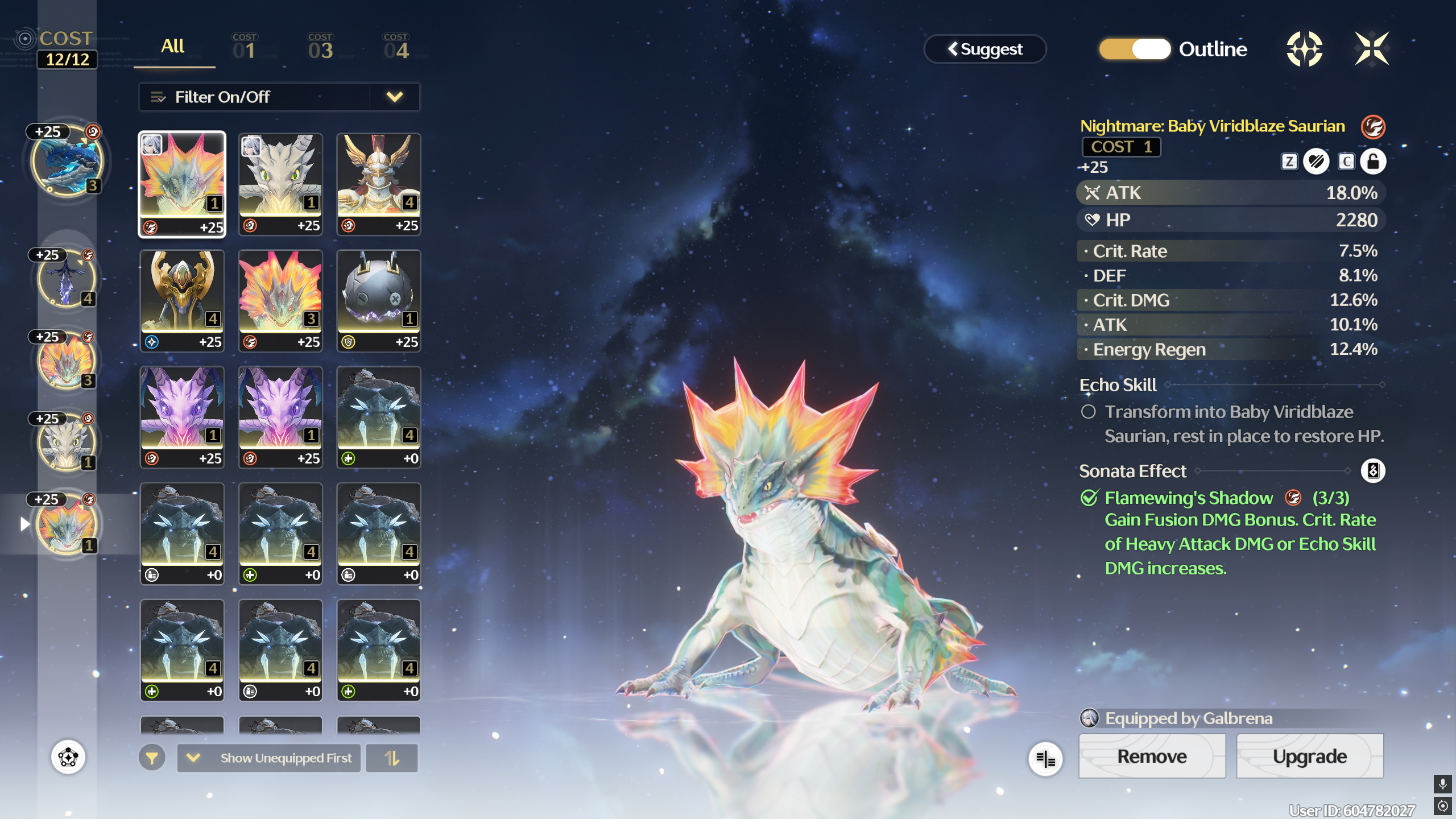
Task: Show the All echoes tab
Action: pyautogui.click(x=173, y=47)
